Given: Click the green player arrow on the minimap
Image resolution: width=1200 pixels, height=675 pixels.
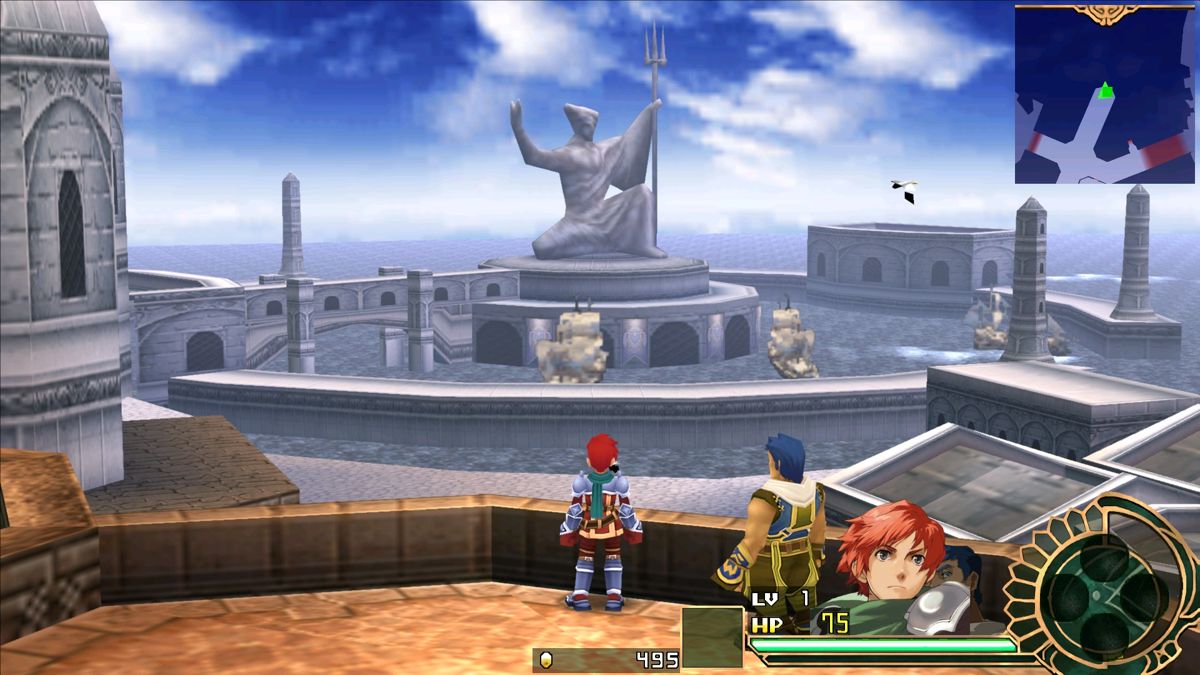Looking at the screenshot, I should 1105,91.
